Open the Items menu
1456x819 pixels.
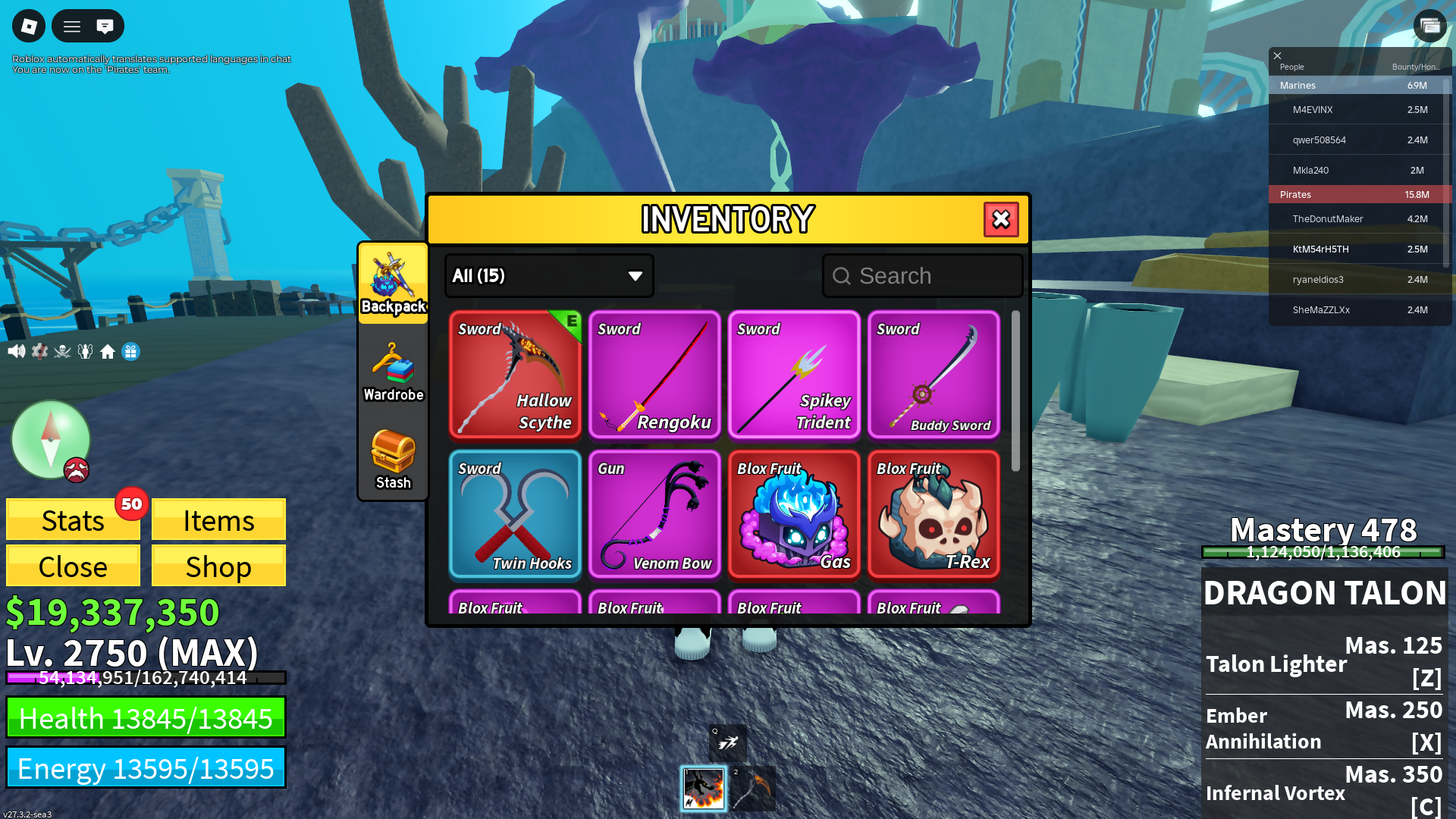218,520
